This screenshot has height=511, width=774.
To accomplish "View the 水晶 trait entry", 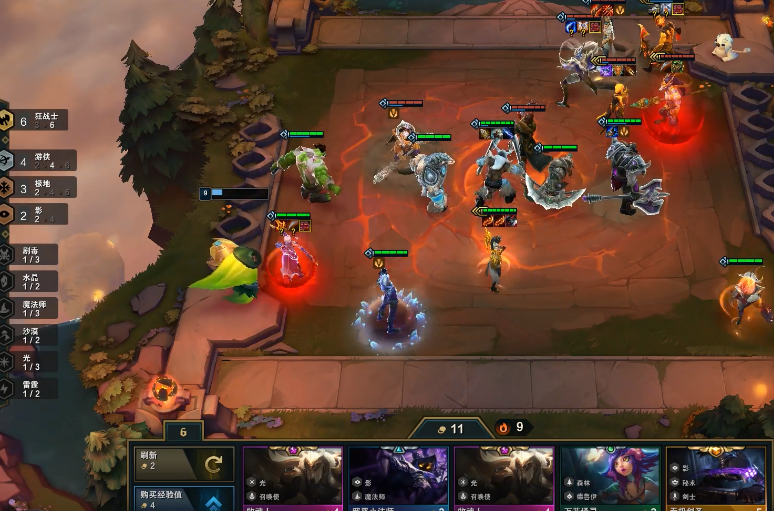I will coord(30,282).
